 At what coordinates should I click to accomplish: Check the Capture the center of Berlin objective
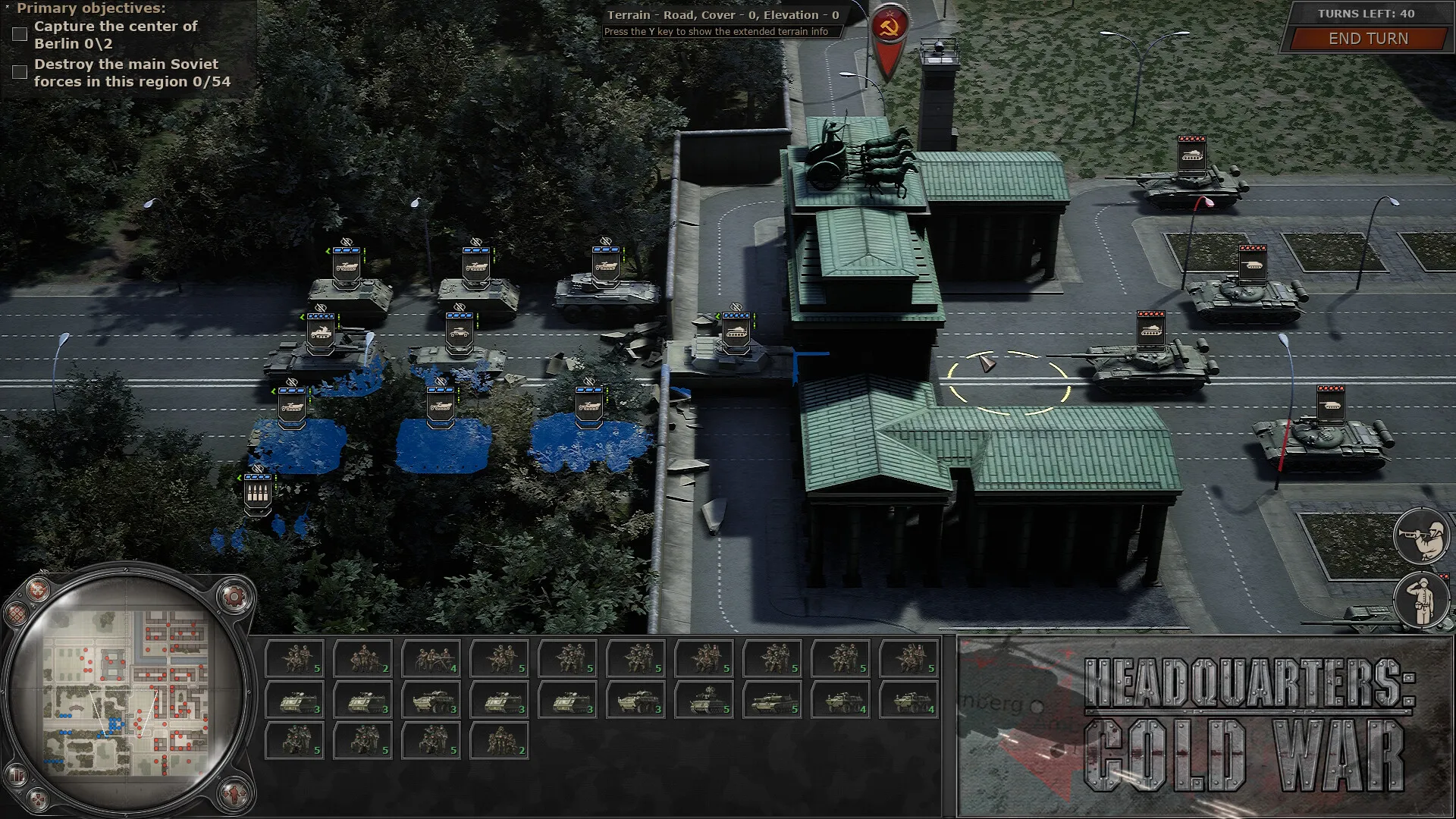coord(18,33)
